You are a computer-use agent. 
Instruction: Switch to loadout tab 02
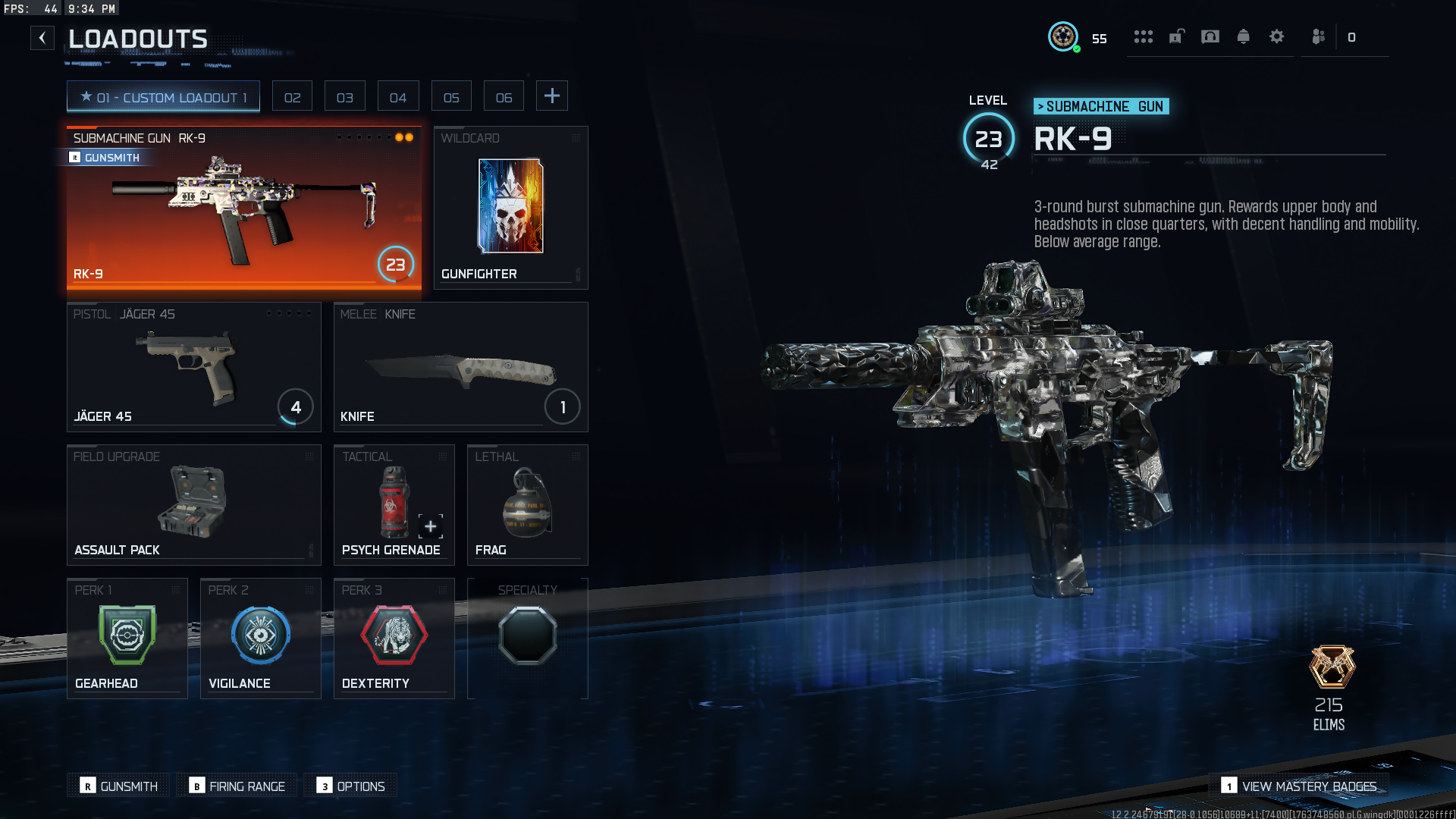pos(292,97)
